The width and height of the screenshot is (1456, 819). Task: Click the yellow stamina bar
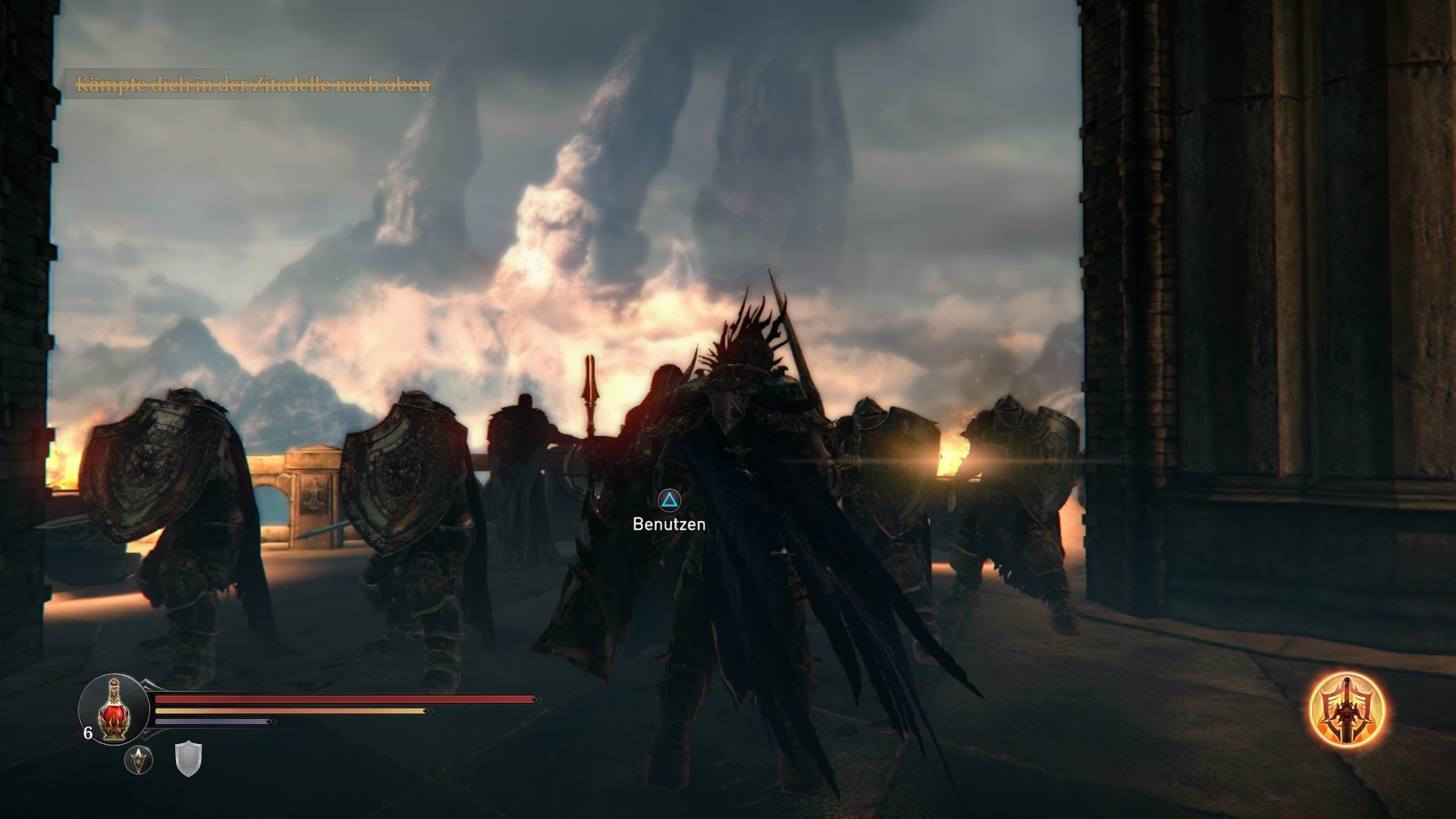point(288,711)
